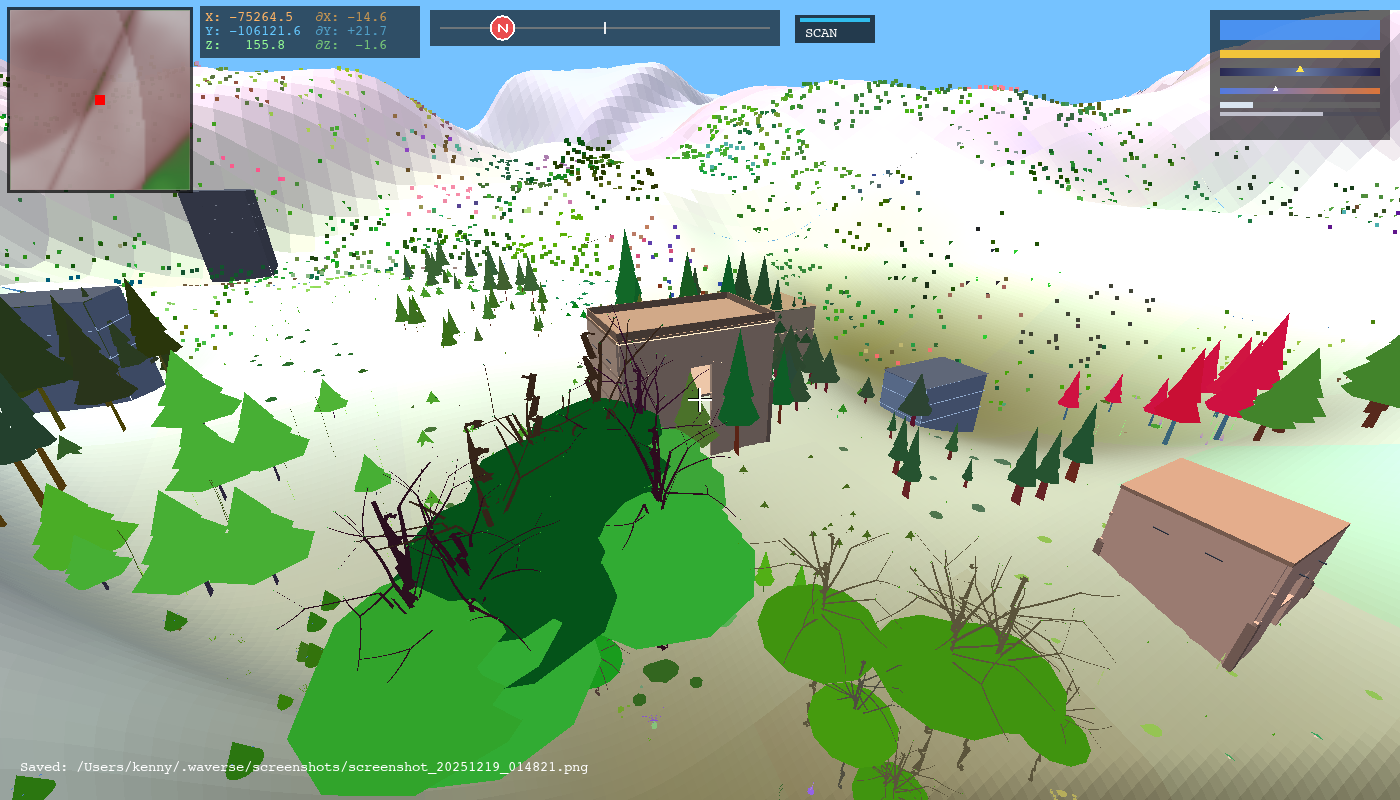Screen dimensions: 1400x800
Task: Click the crosshair at screen center
Action: (697, 399)
